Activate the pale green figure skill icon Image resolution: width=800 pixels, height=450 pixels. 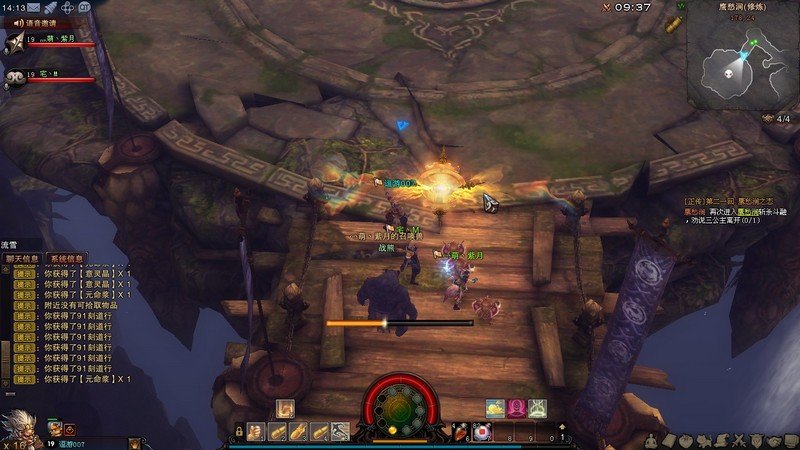coord(538,407)
